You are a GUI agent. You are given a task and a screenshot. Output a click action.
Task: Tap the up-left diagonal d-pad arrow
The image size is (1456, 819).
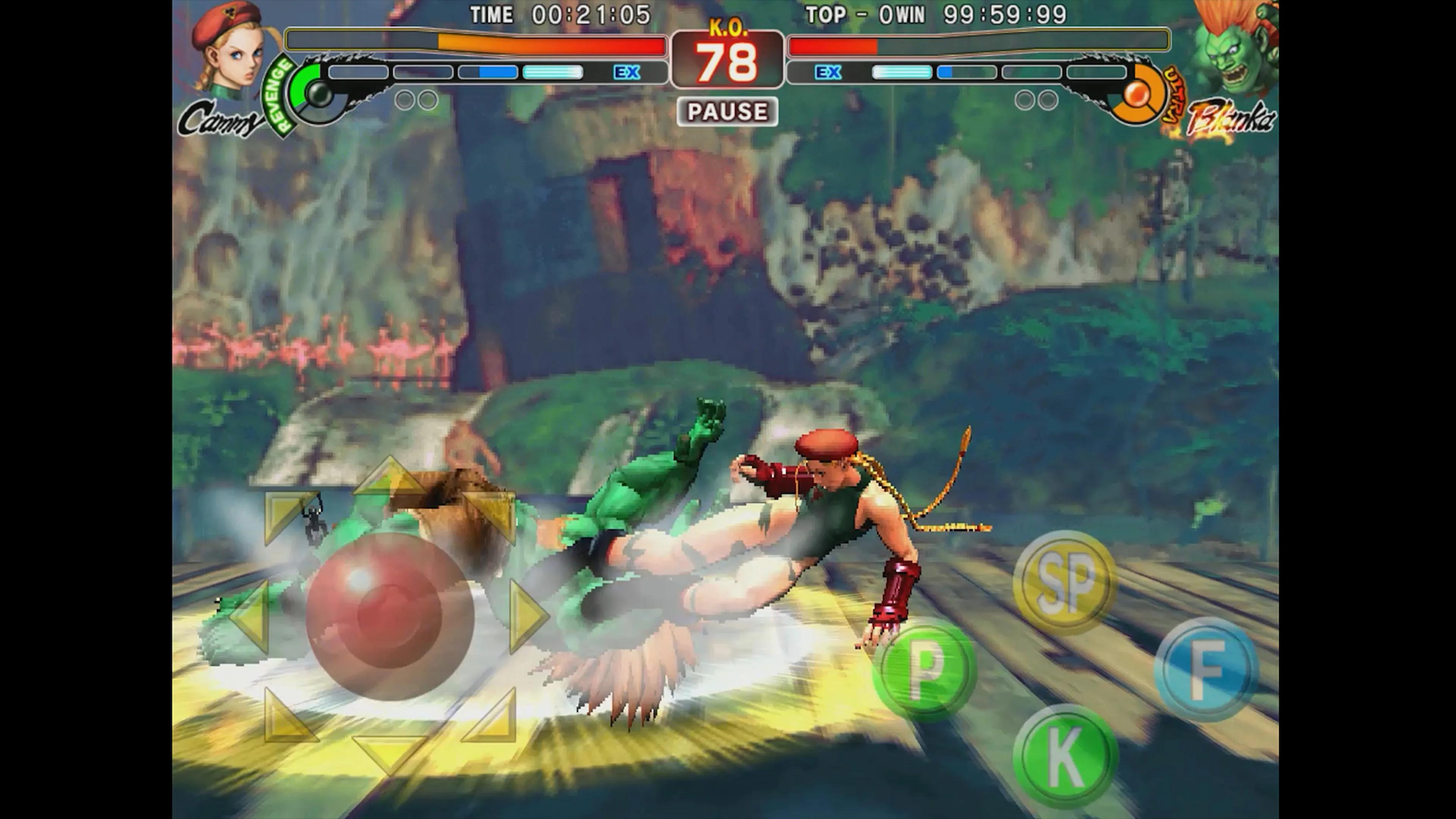[x=287, y=515]
